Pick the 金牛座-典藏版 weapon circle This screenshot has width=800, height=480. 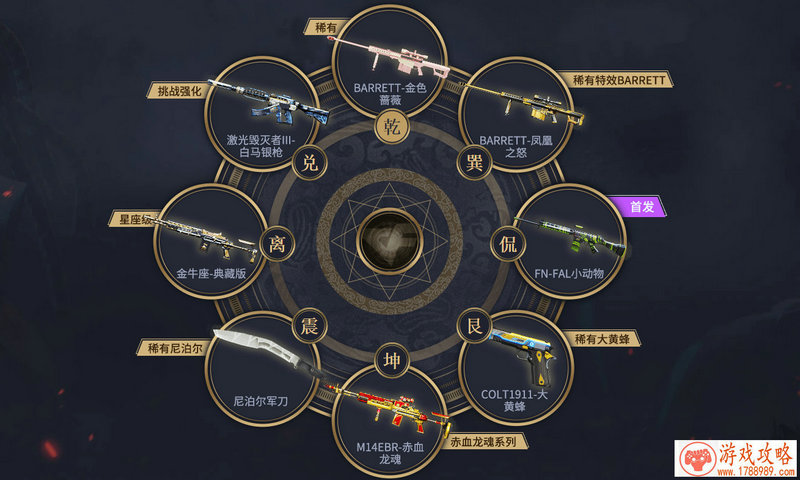tap(210, 240)
